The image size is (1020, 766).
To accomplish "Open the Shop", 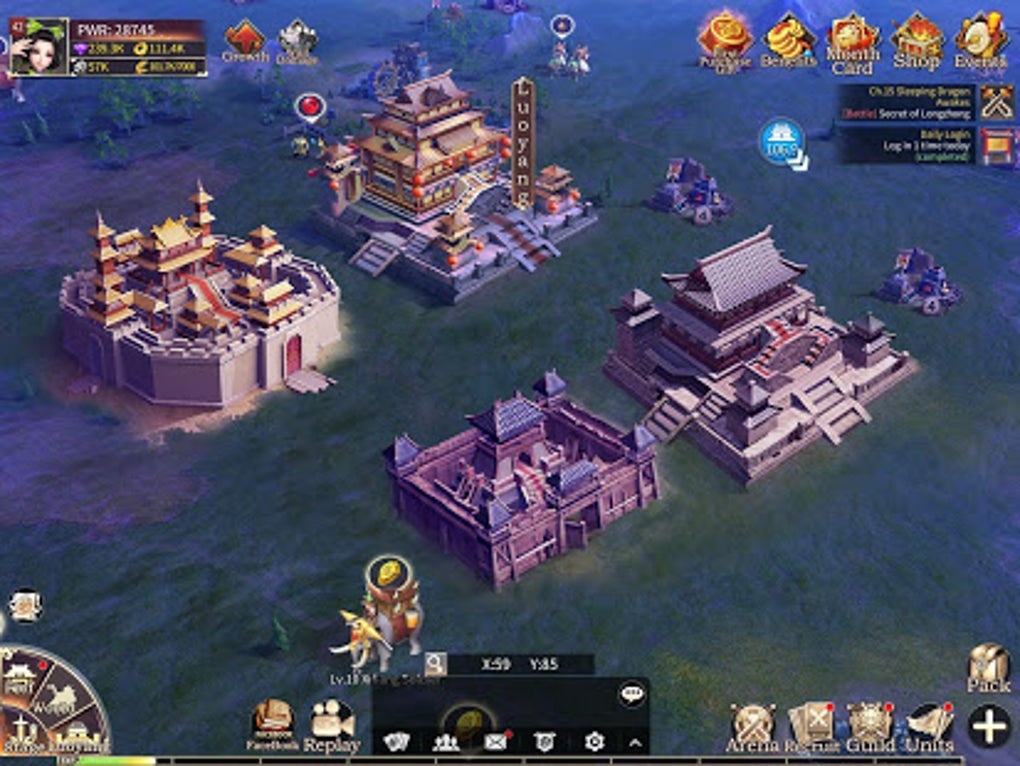I will (916, 42).
